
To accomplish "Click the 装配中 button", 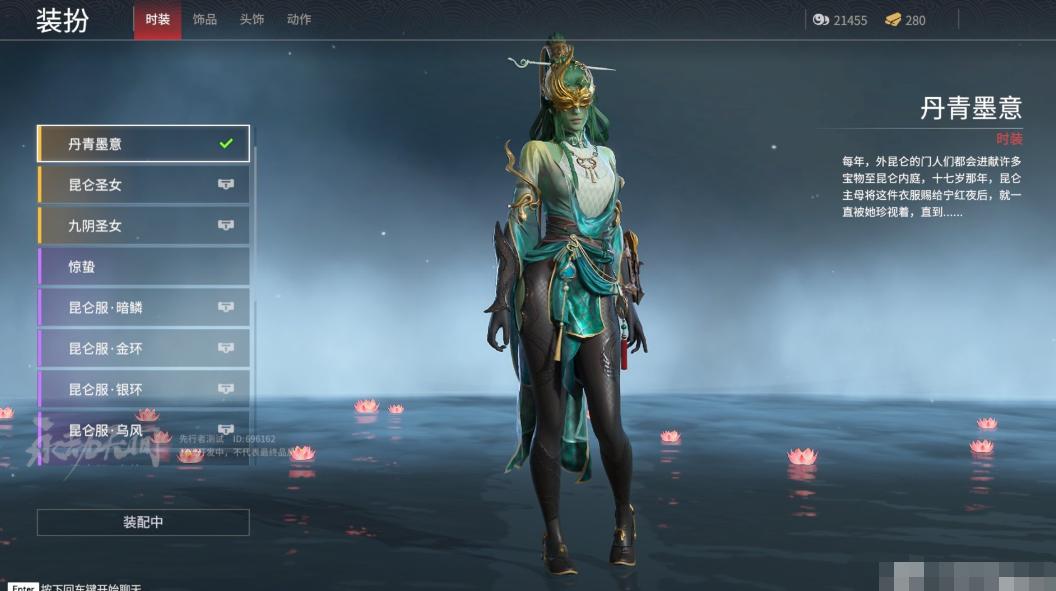I will pyautogui.click(x=143, y=522).
